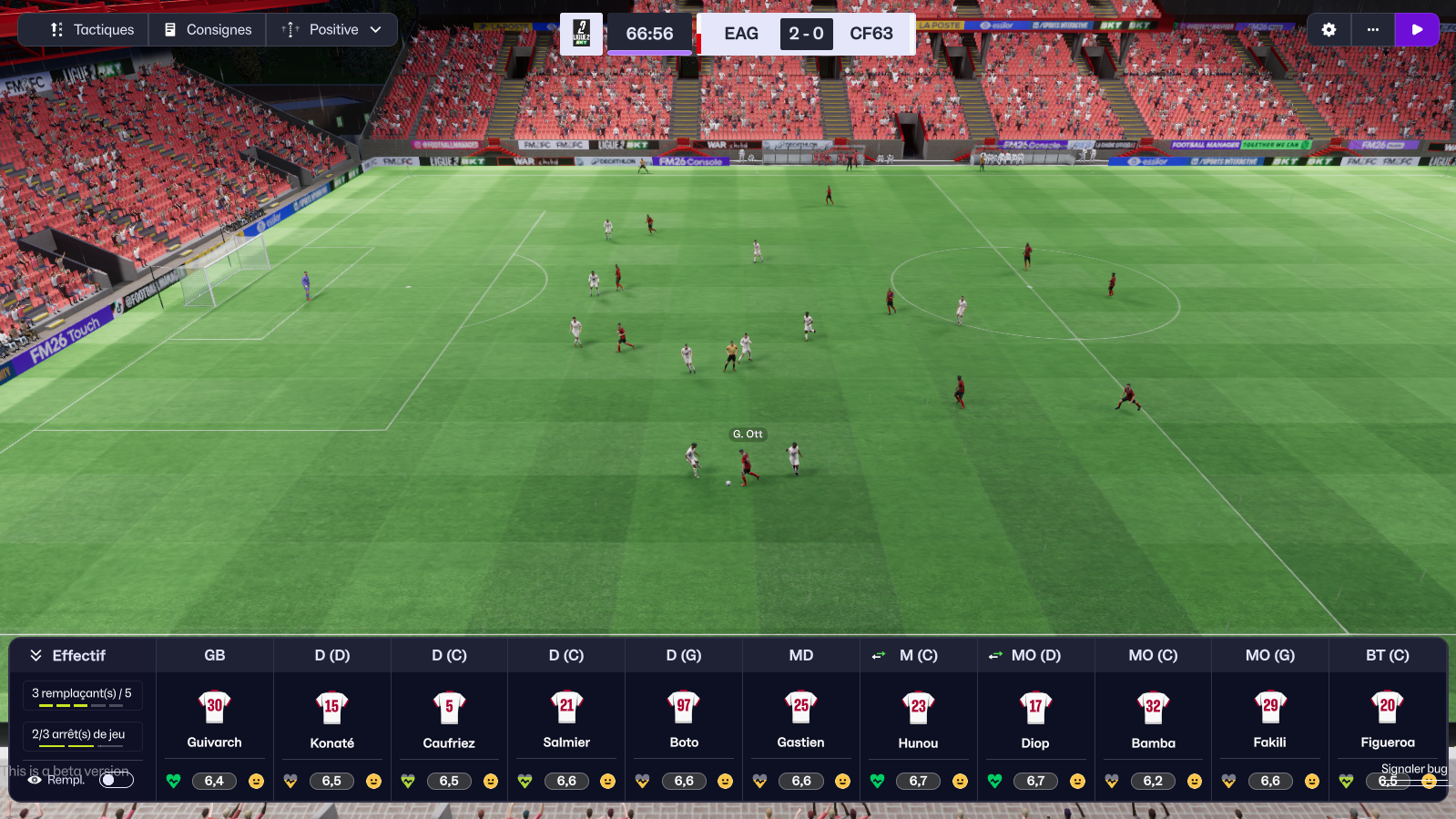Viewport: 1456px width, 819px height.
Task: Select Salmier's number 21 card
Action: (x=566, y=719)
